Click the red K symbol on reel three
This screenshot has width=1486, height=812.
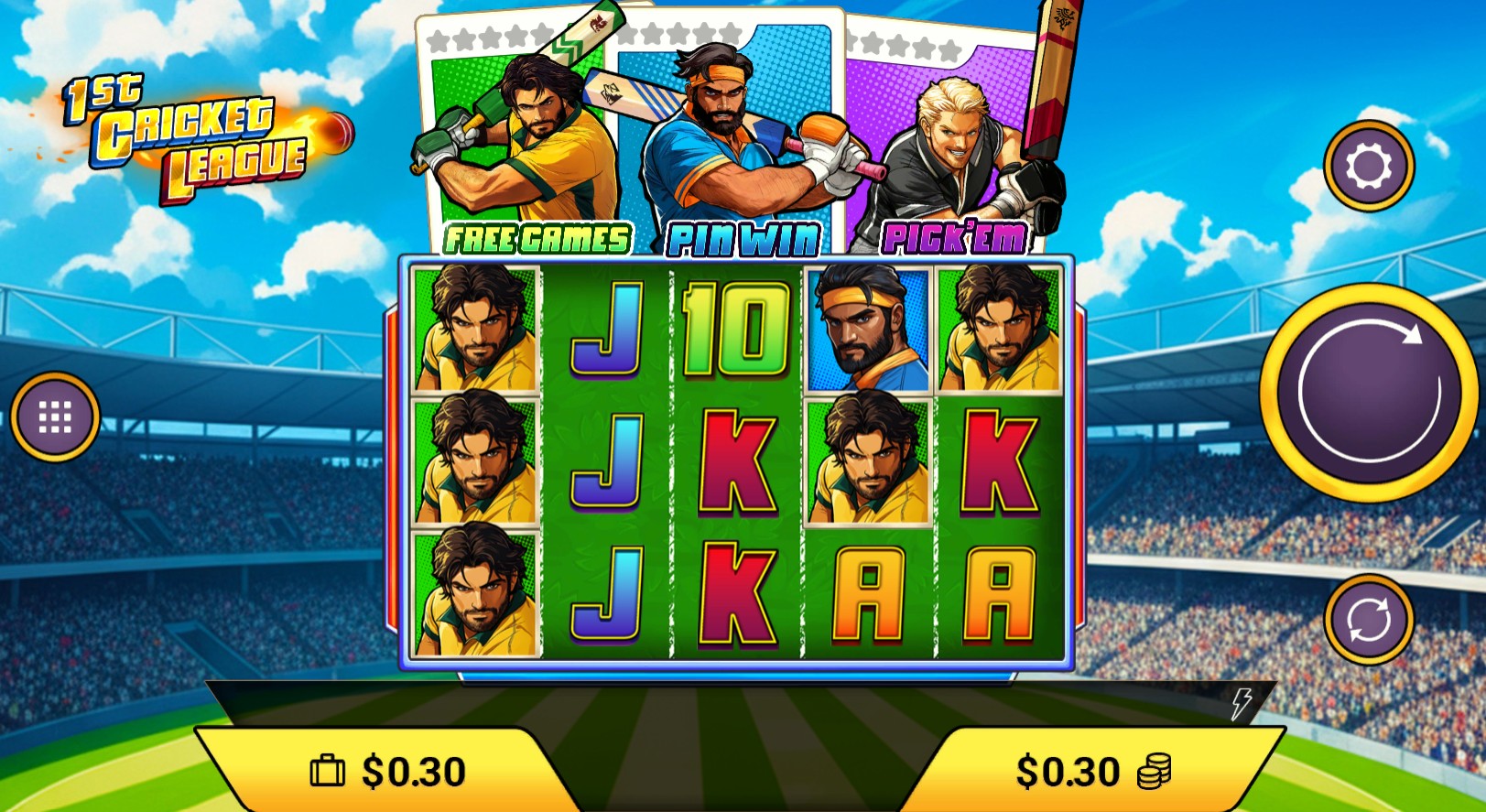(x=738, y=462)
